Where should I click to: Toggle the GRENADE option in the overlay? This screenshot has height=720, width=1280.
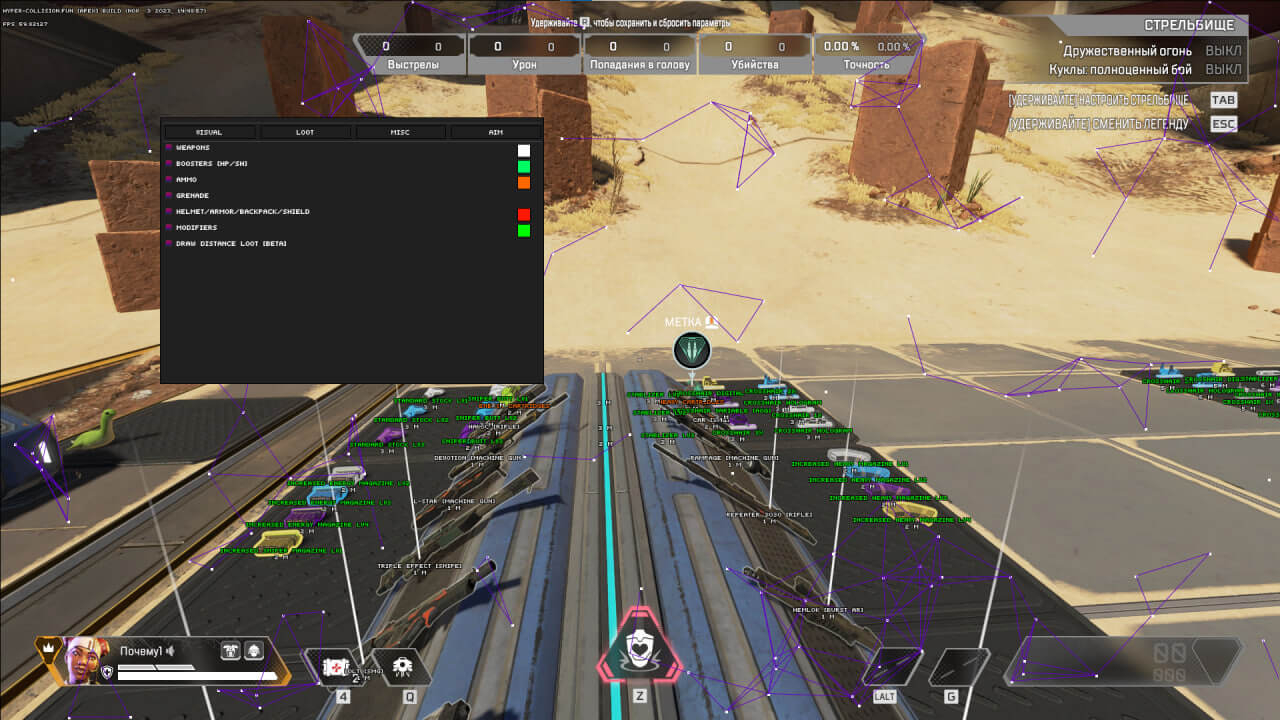coord(167,195)
